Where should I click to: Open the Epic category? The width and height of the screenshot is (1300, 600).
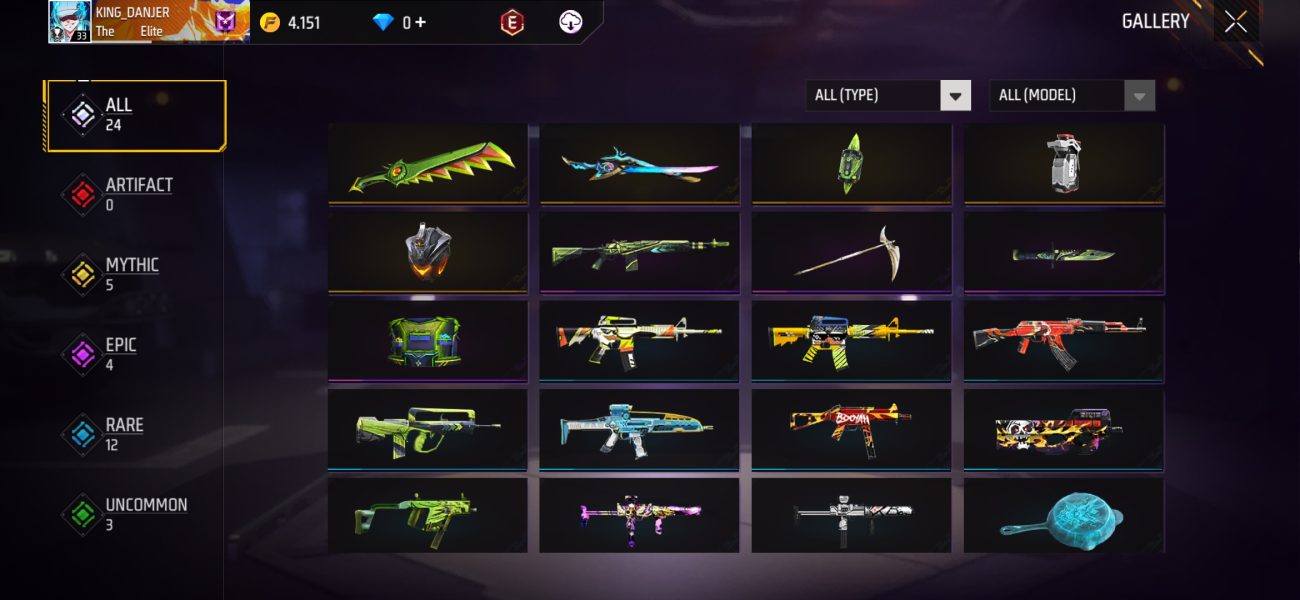[135, 354]
